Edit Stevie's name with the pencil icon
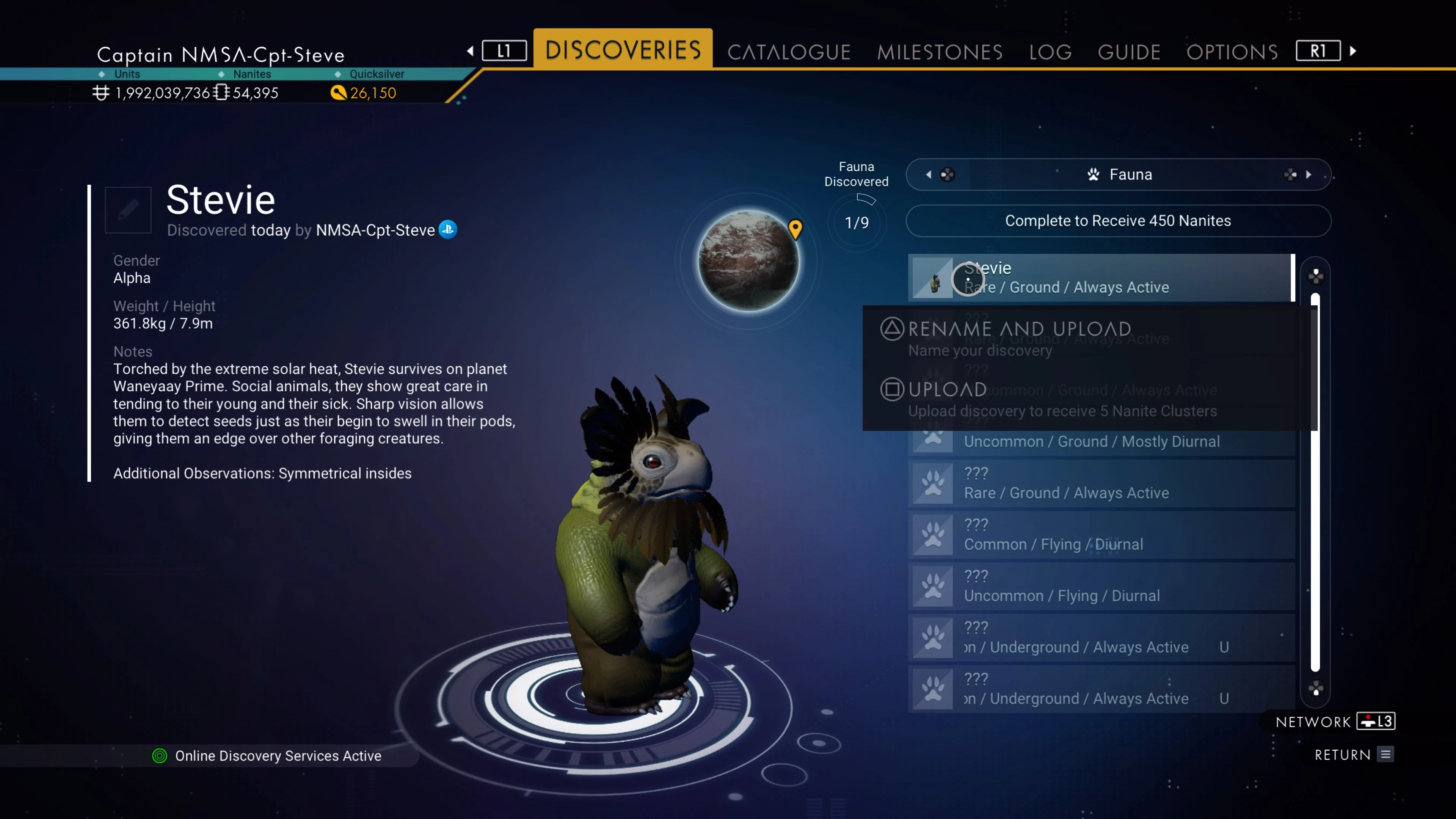This screenshot has width=1456, height=819. coord(128,210)
